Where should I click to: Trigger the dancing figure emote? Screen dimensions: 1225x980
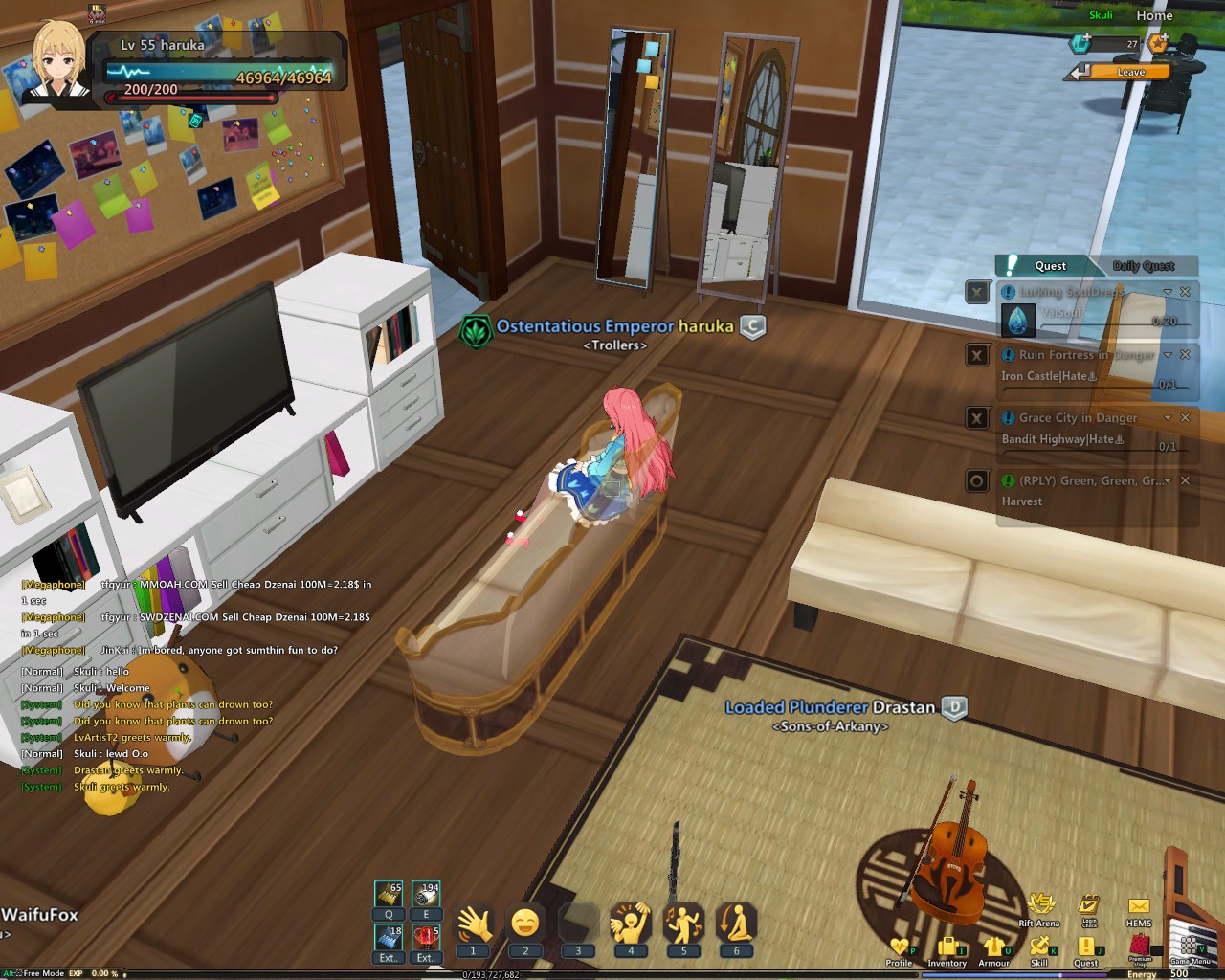[x=683, y=925]
